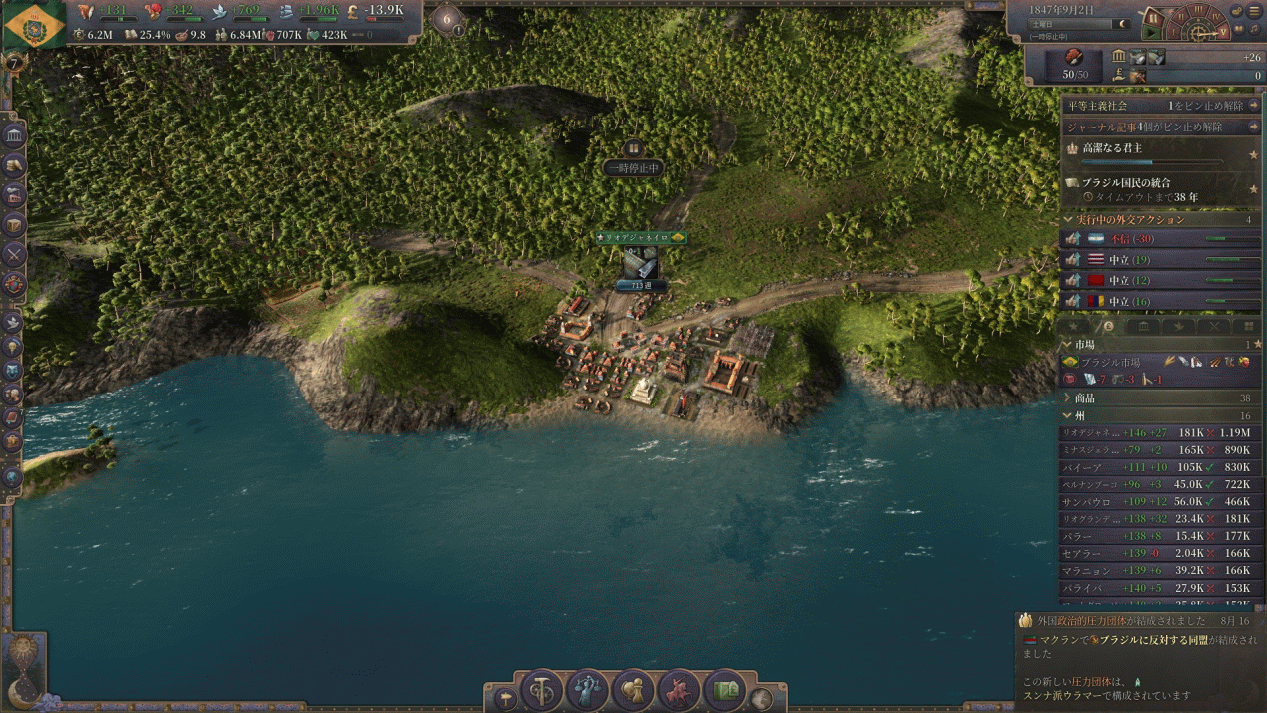Image resolution: width=1267 pixels, height=713 pixels.
Task: Click the リオデジャネイロ city label
Action: click(x=640, y=238)
